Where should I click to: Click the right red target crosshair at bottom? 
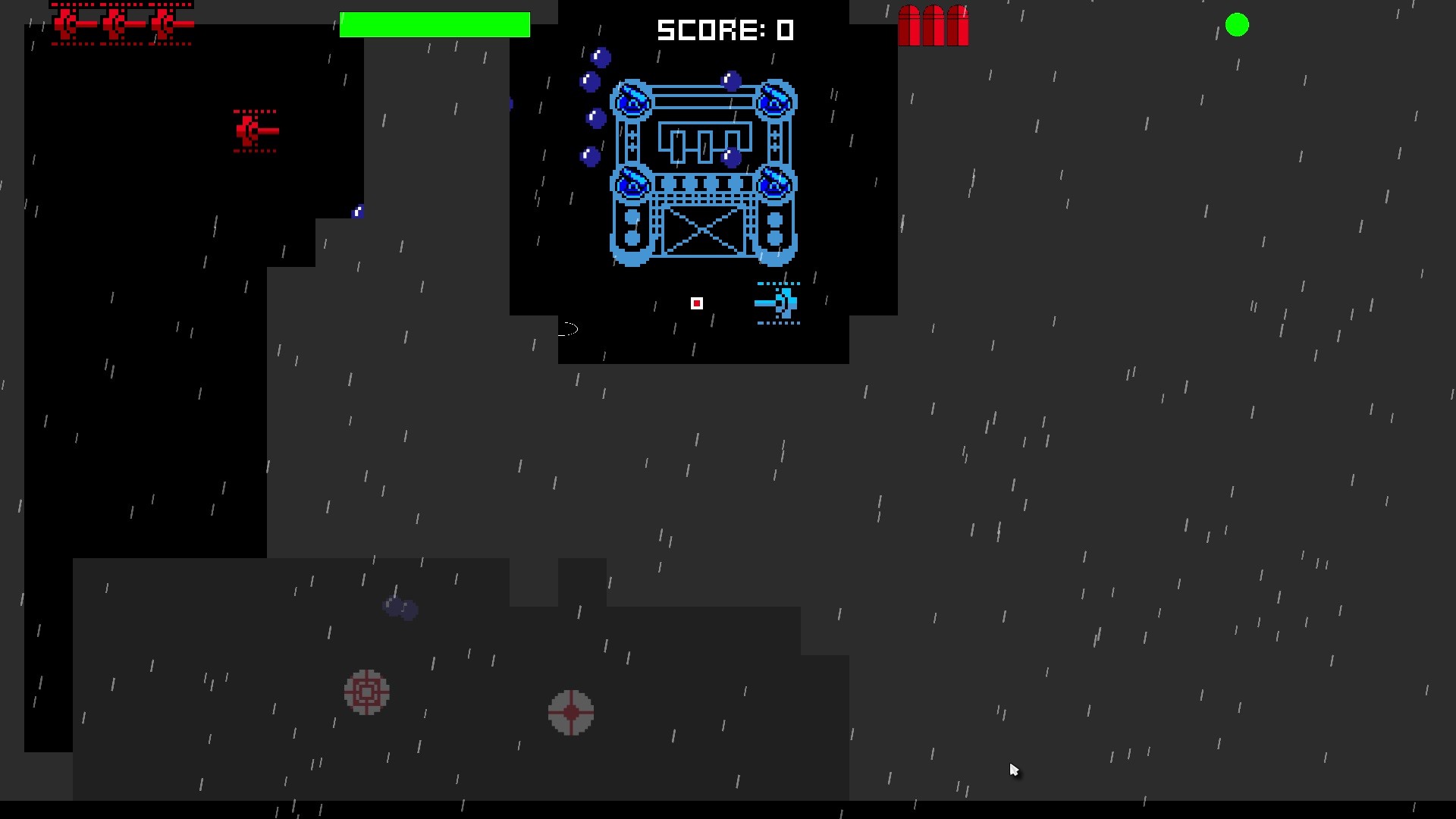(x=570, y=711)
